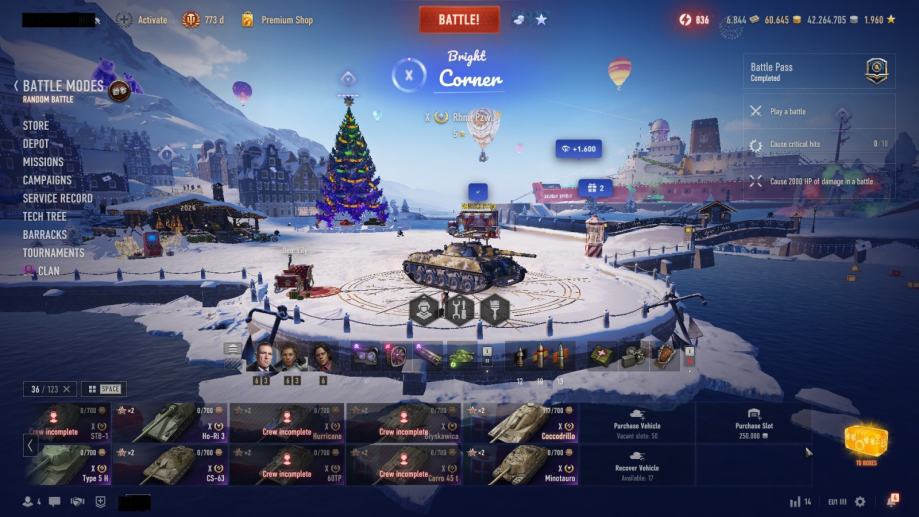This screenshot has height=517, width=919.
Task: Select the Coccodrillo tank in the carousel
Action: 520,423
